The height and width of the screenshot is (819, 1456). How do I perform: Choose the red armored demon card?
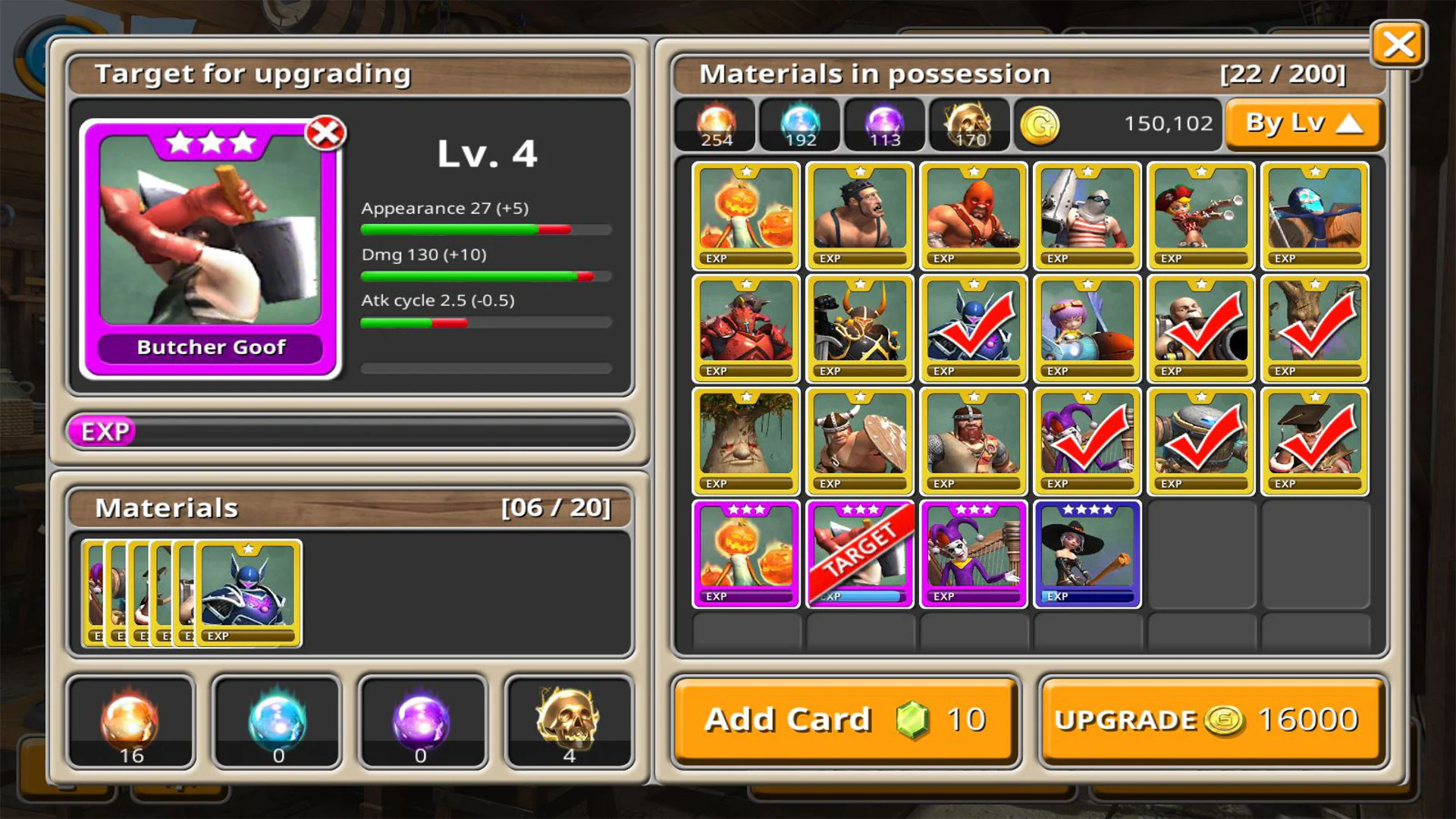pos(745,328)
